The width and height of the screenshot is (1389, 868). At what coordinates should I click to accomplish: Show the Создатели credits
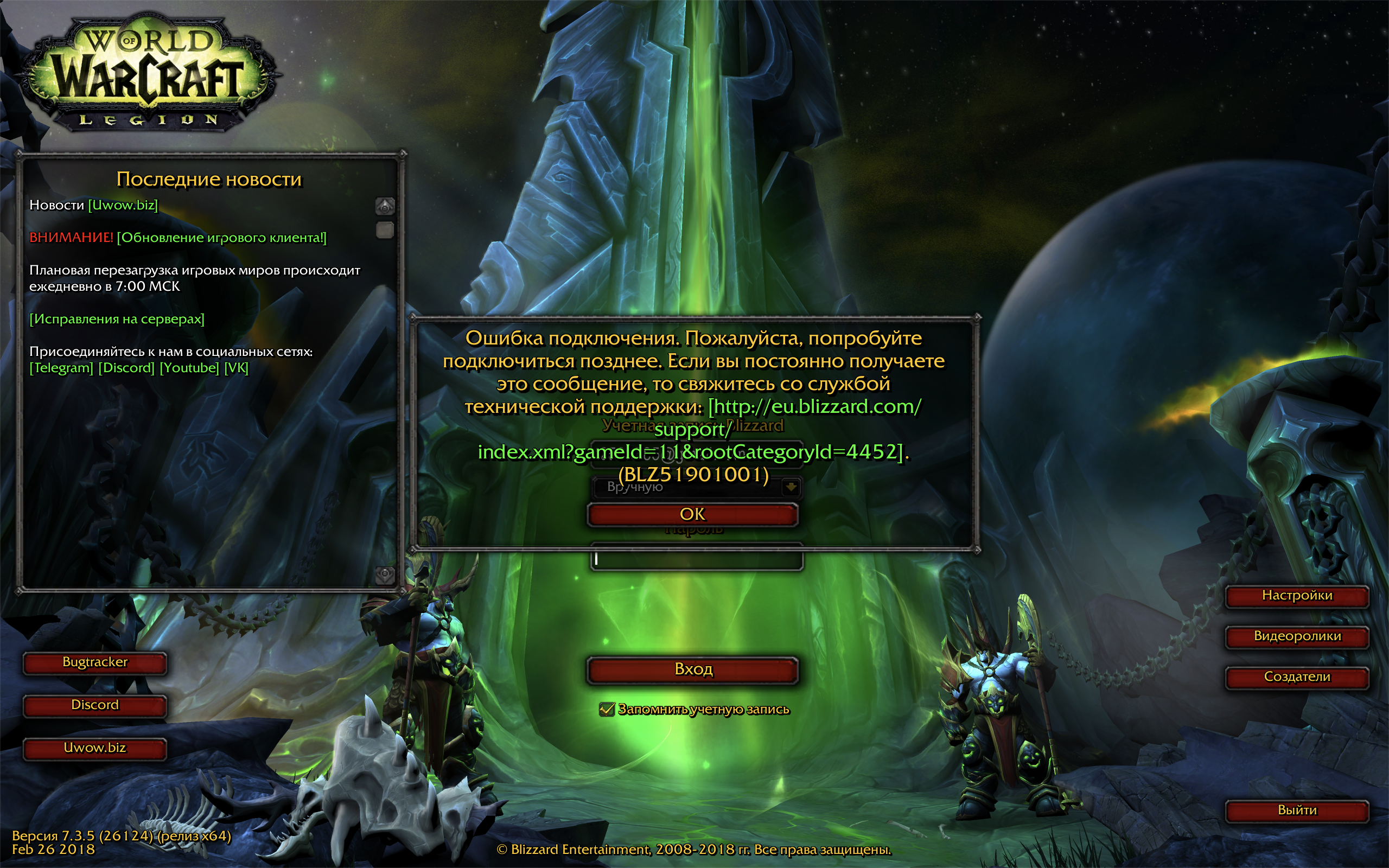pyautogui.click(x=1297, y=677)
